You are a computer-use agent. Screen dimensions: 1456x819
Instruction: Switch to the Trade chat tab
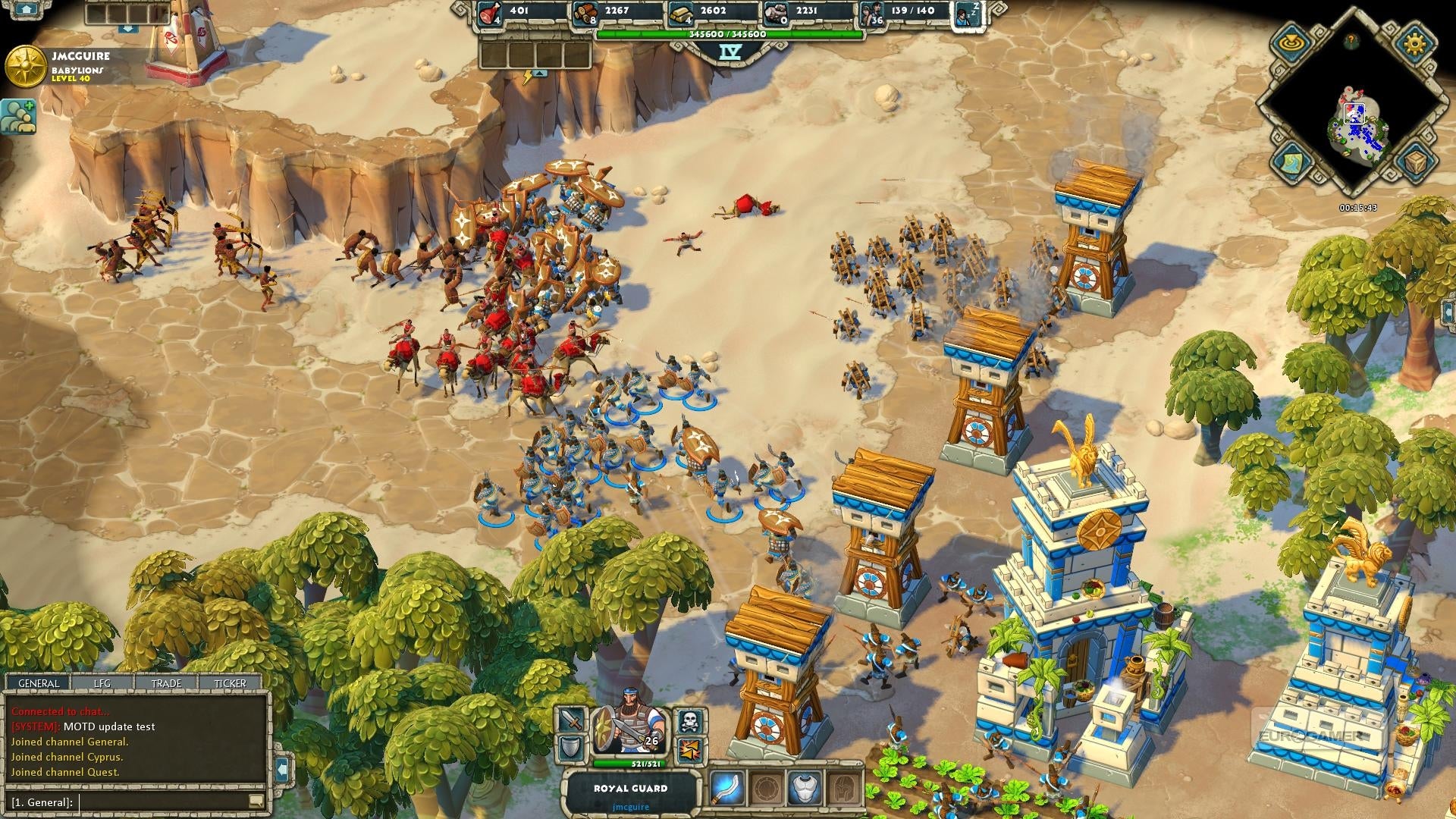click(166, 683)
